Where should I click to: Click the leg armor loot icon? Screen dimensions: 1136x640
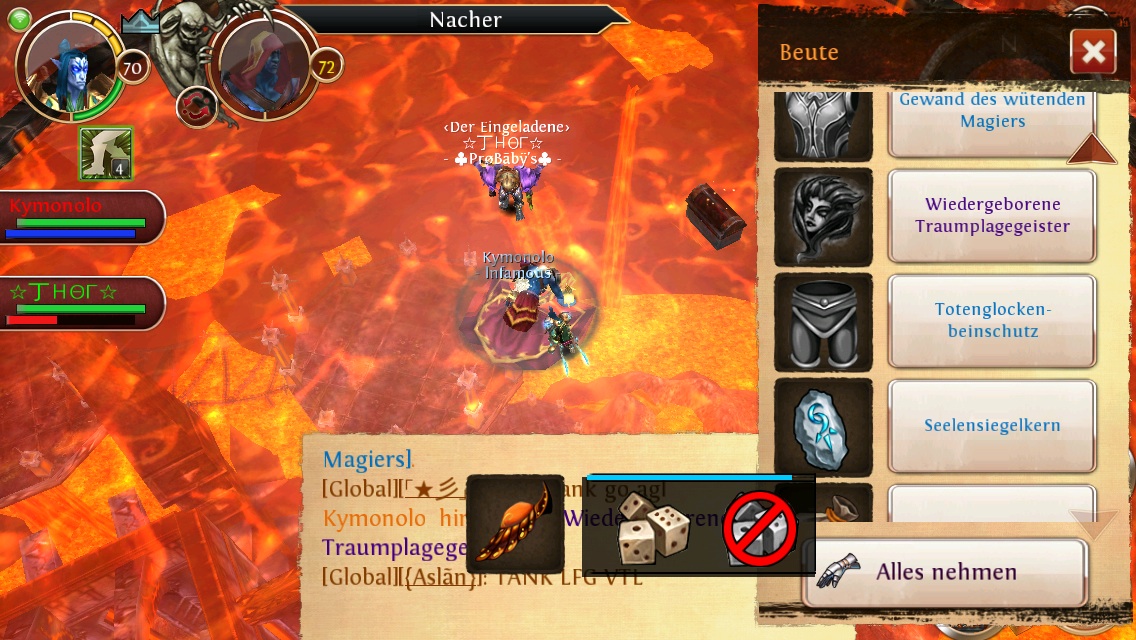[823, 322]
